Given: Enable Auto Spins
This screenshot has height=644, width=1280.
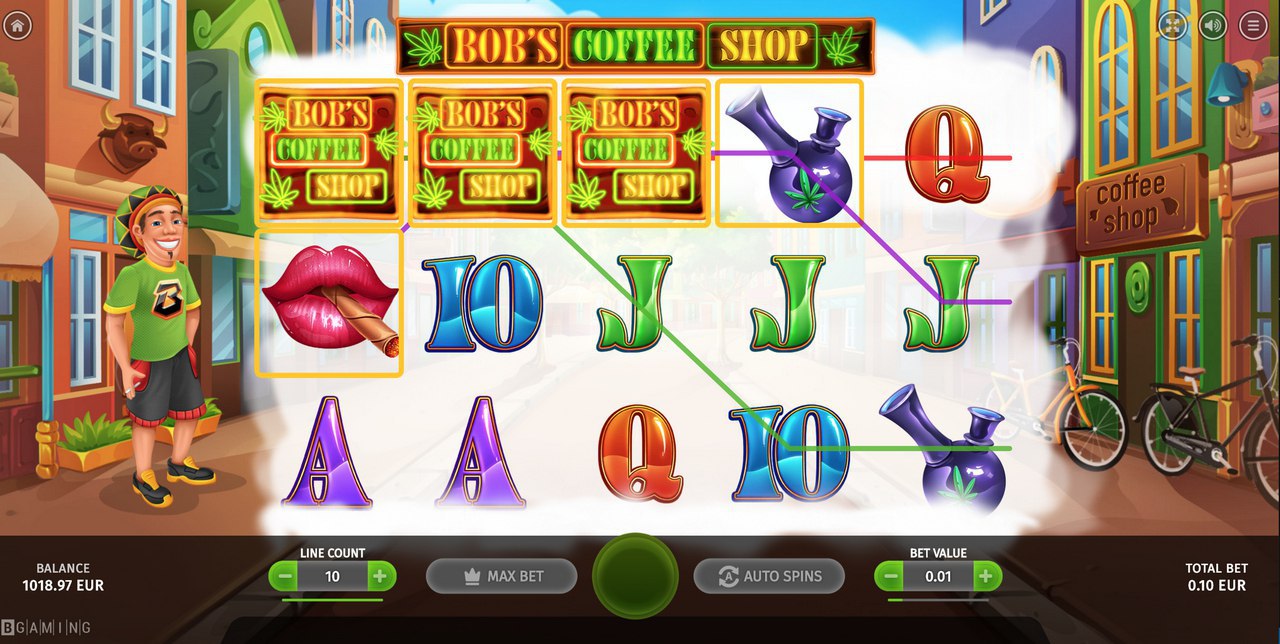Looking at the screenshot, I should point(769,576).
